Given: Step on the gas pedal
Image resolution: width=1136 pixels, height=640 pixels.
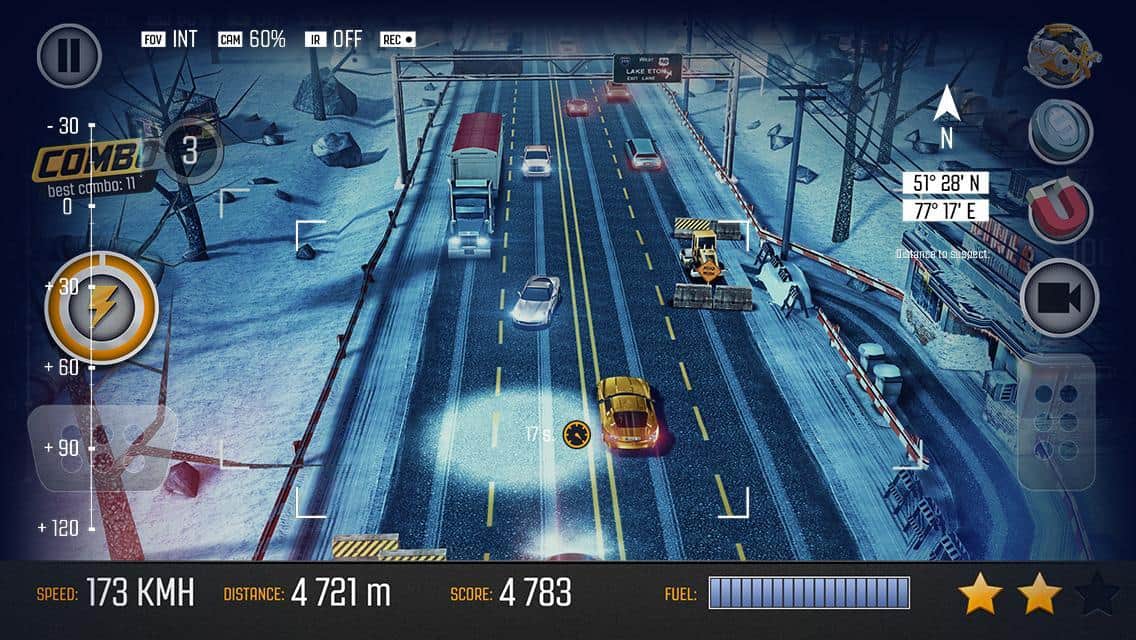Looking at the screenshot, I should (1057, 420).
